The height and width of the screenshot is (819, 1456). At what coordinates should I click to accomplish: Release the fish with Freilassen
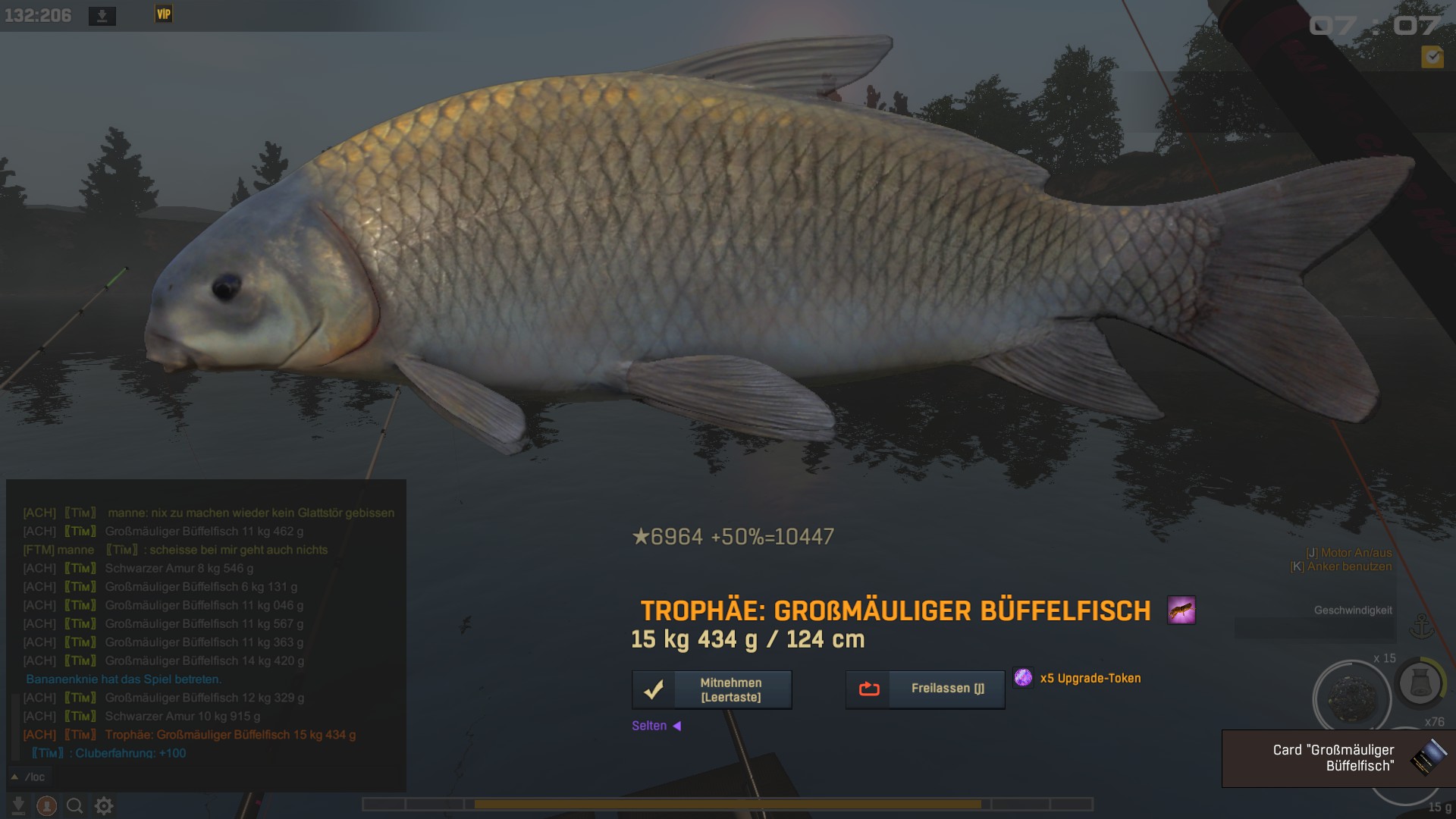pos(924,689)
